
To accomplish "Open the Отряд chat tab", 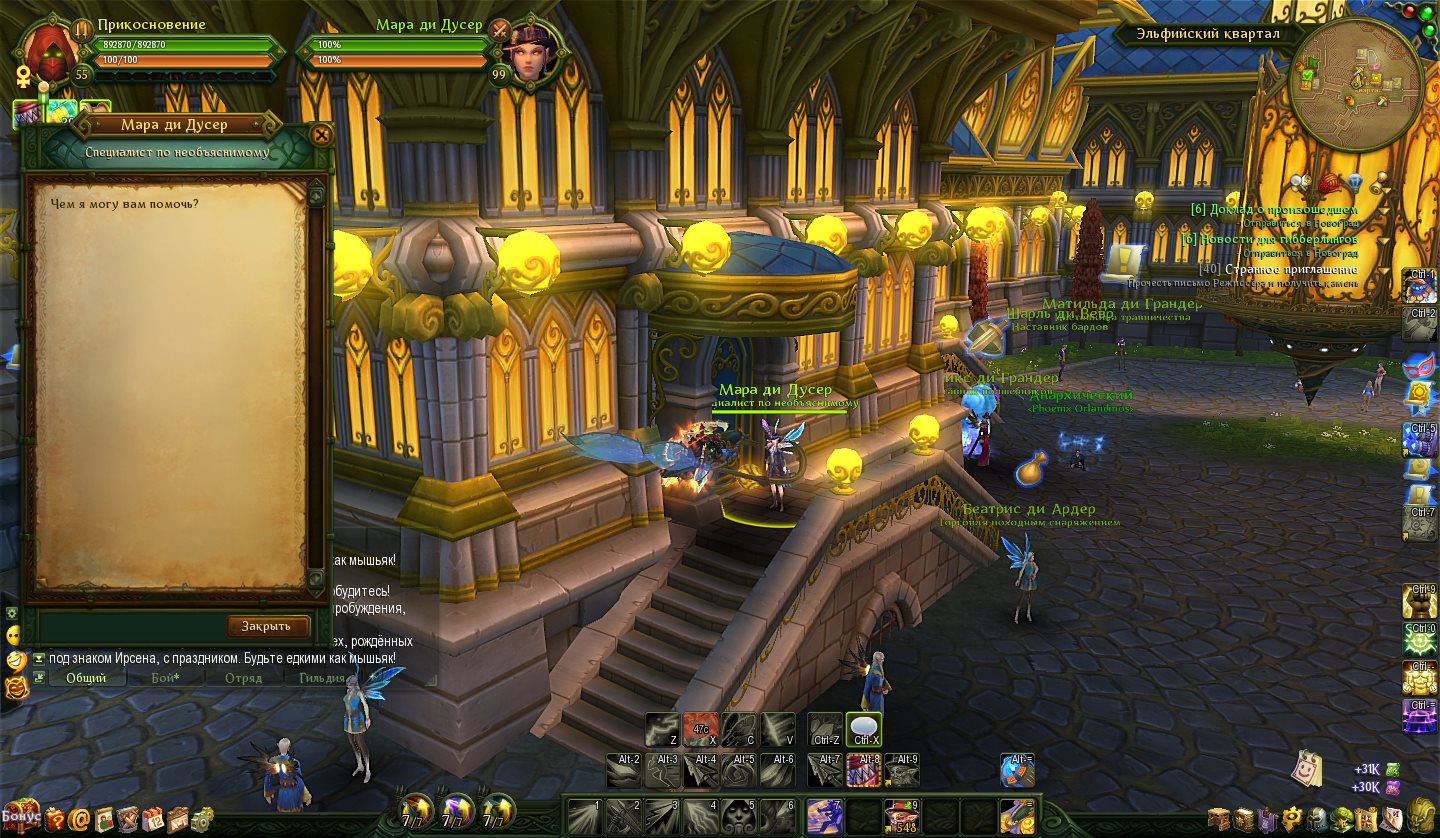I will [243, 678].
